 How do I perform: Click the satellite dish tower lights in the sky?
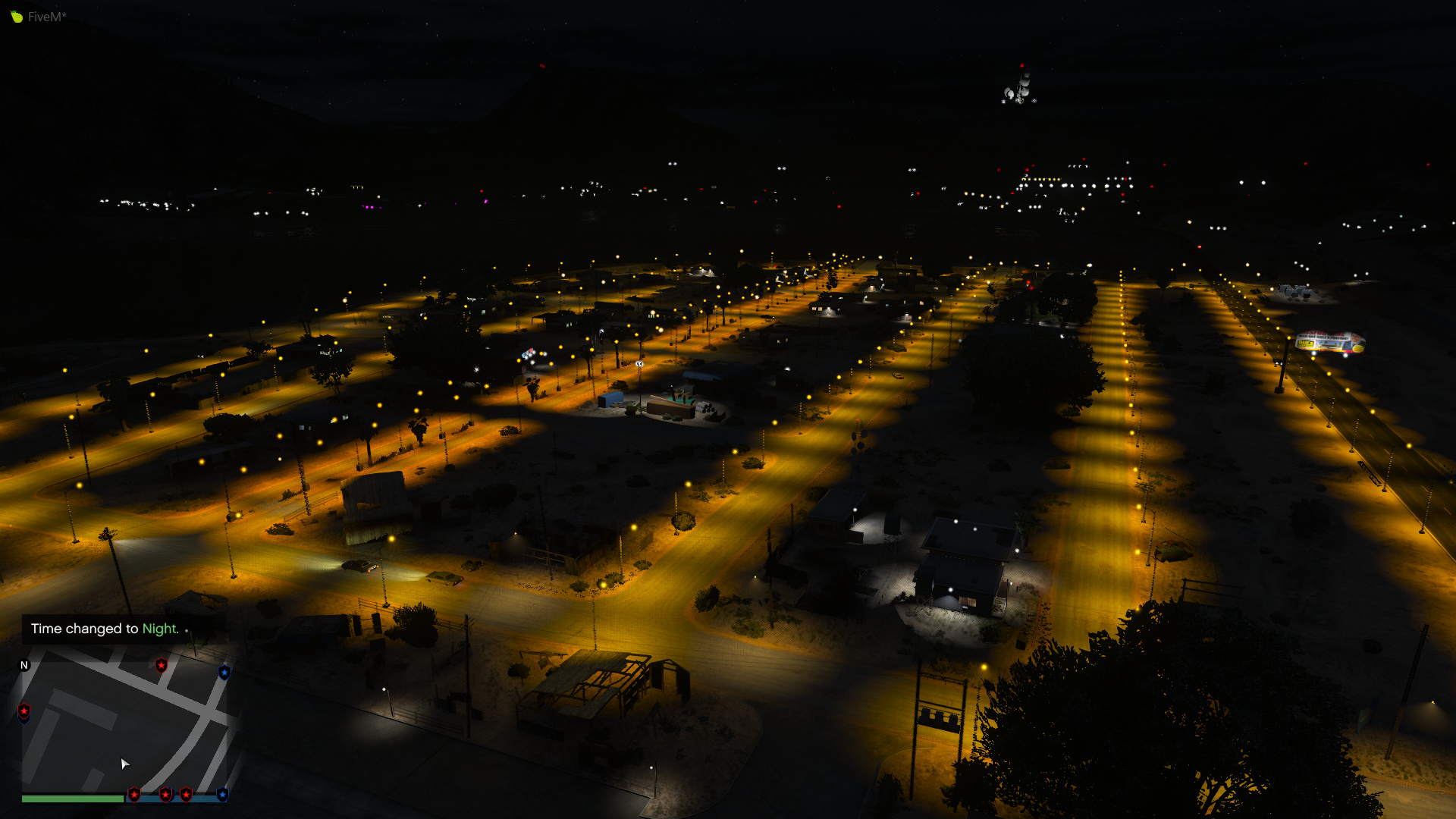point(1020,87)
